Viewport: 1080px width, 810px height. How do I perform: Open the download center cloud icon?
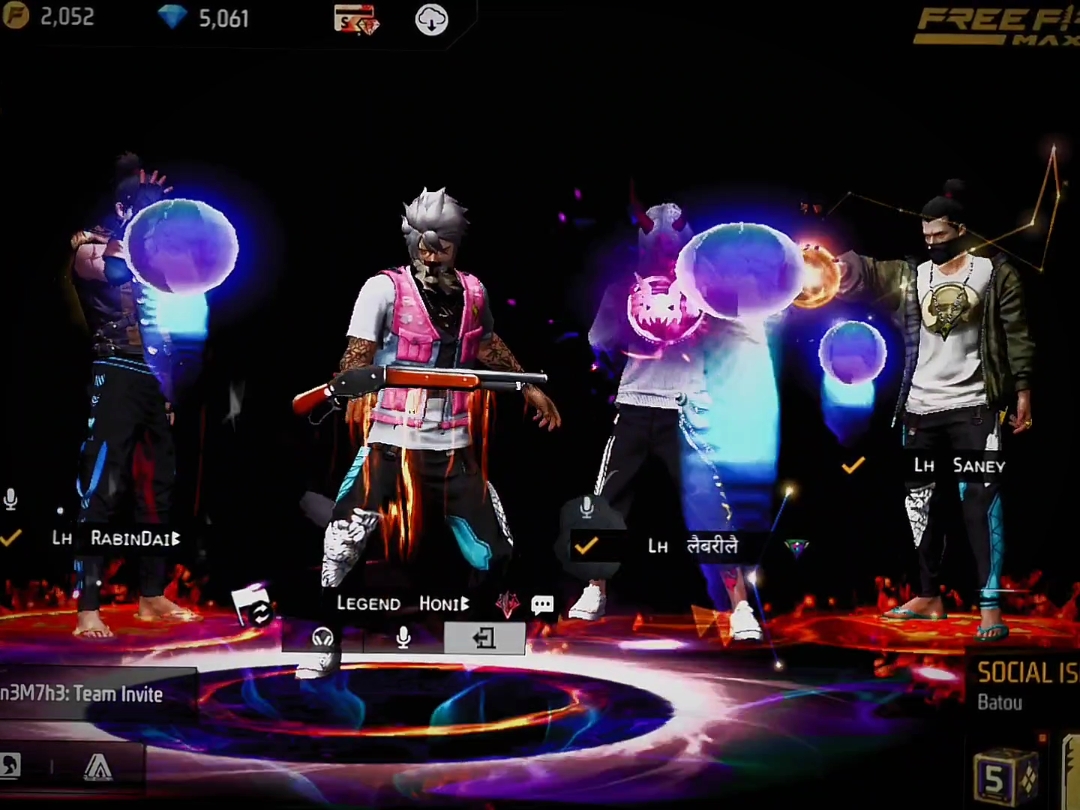(x=431, y=20)
